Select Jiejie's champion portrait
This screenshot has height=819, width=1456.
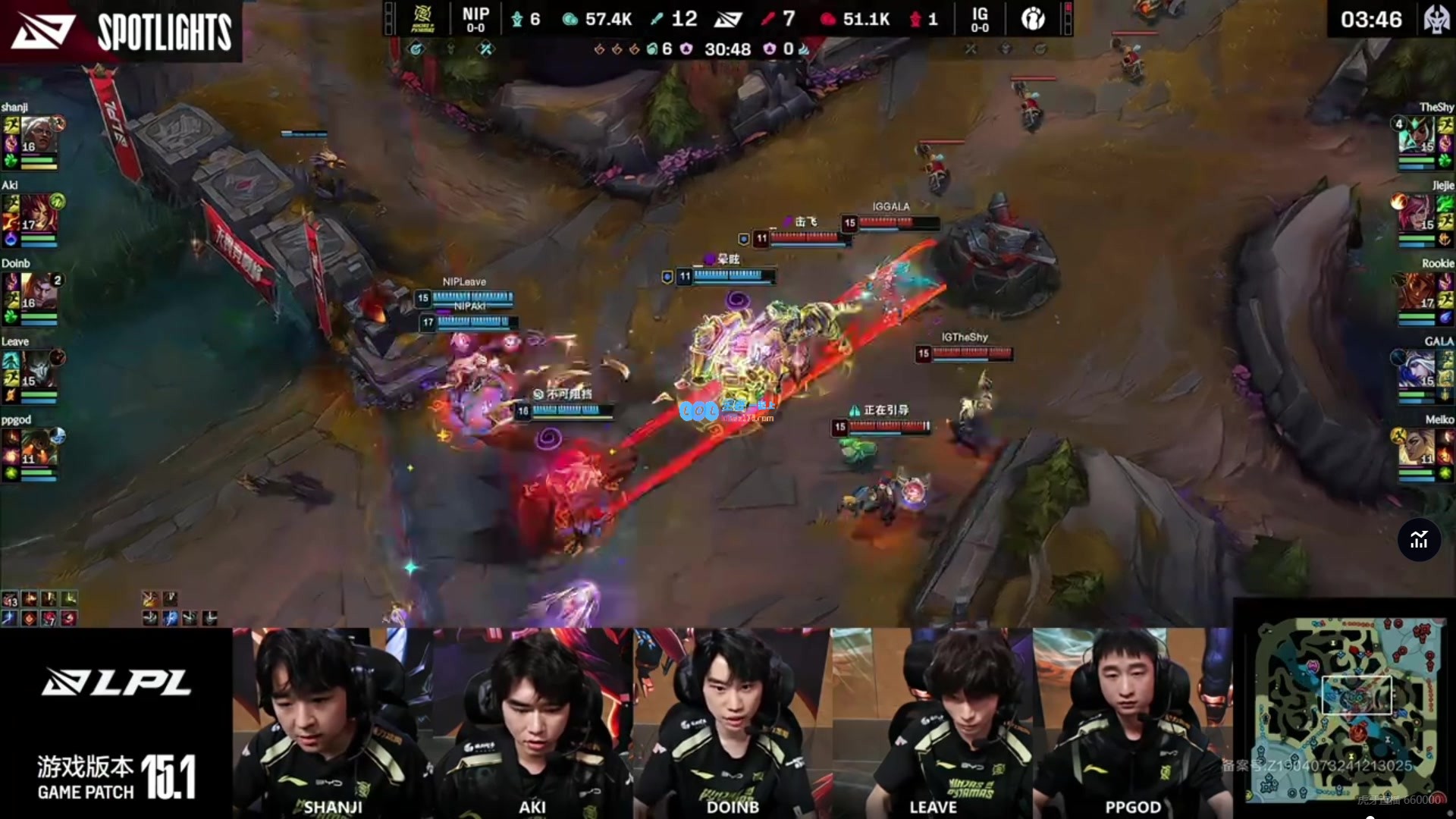tap(1417, 213)
